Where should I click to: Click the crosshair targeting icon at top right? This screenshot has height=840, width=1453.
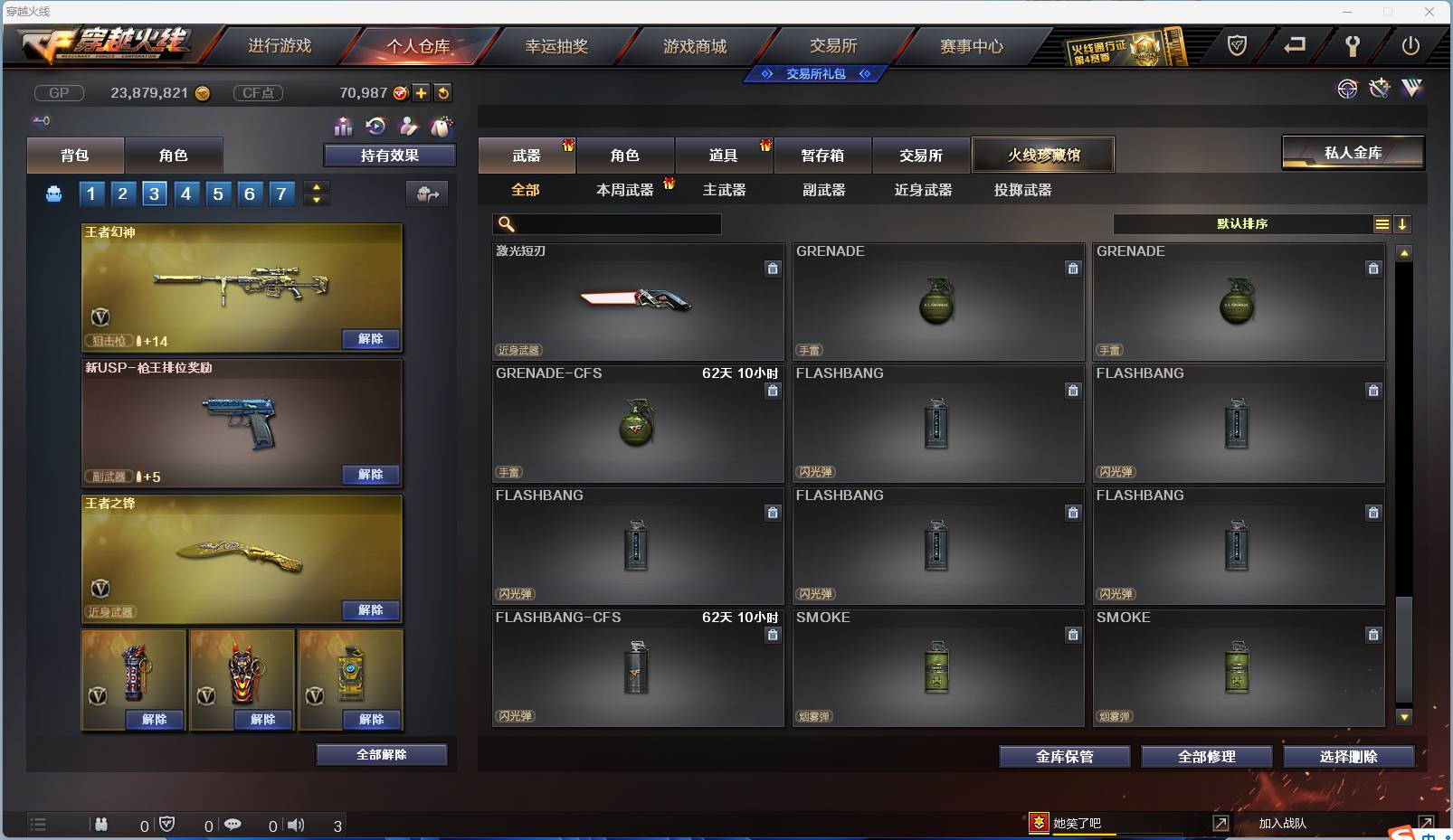tap(1347, 88)
